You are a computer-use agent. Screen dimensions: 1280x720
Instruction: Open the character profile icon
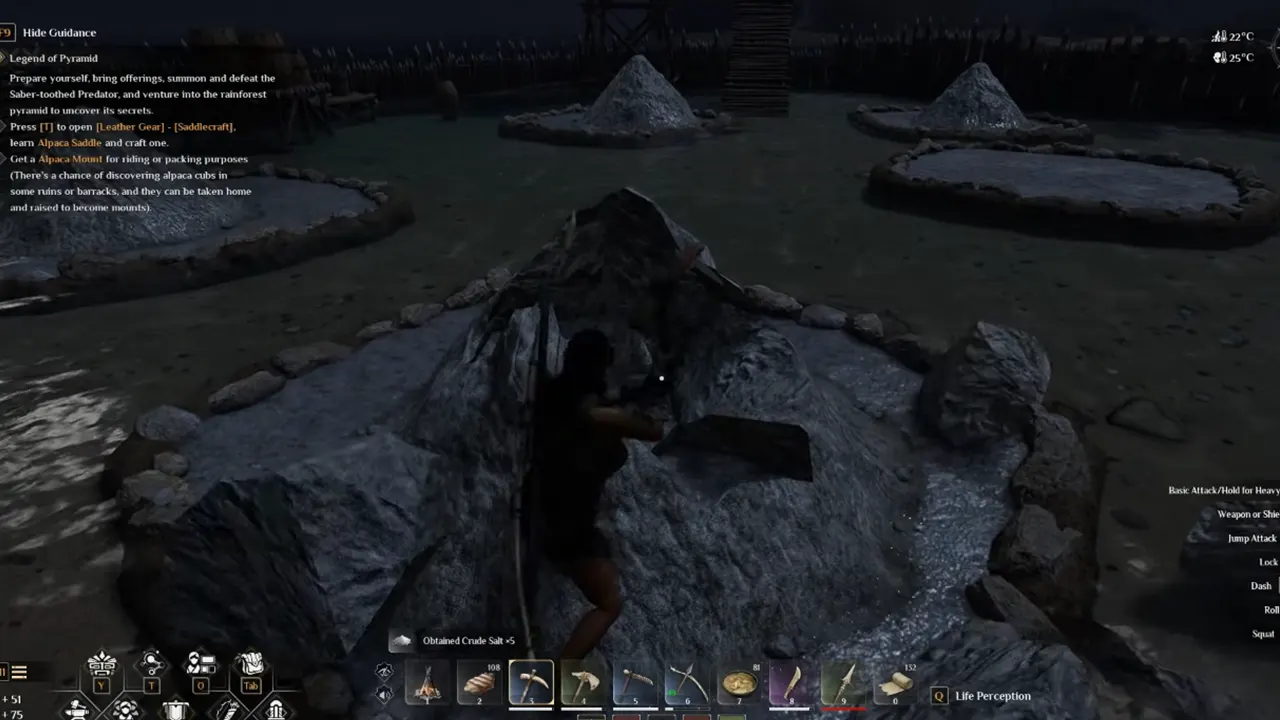(201, 665)
